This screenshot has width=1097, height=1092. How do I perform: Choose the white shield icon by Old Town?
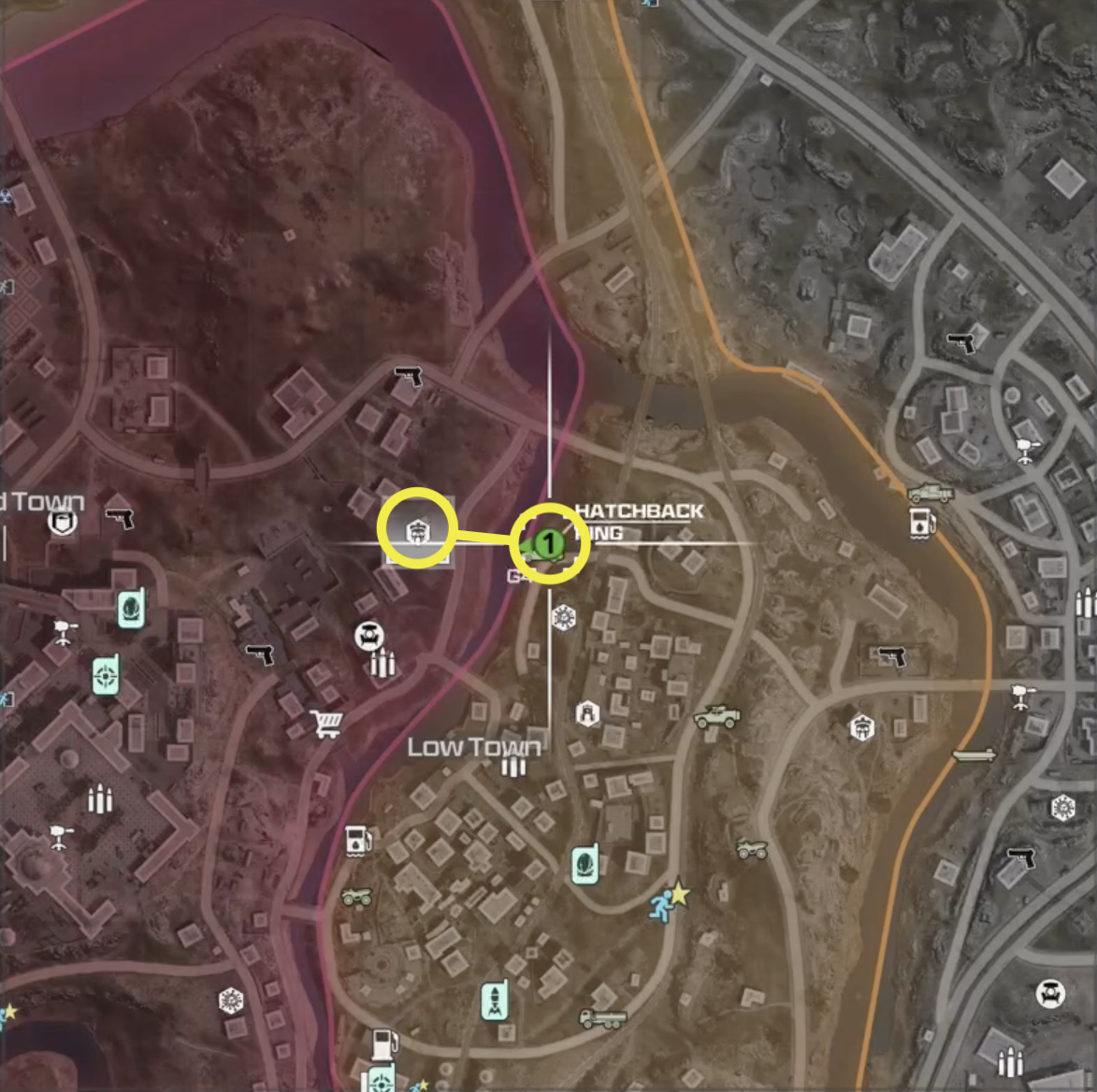pyautogui.click(x=63, y=521)
